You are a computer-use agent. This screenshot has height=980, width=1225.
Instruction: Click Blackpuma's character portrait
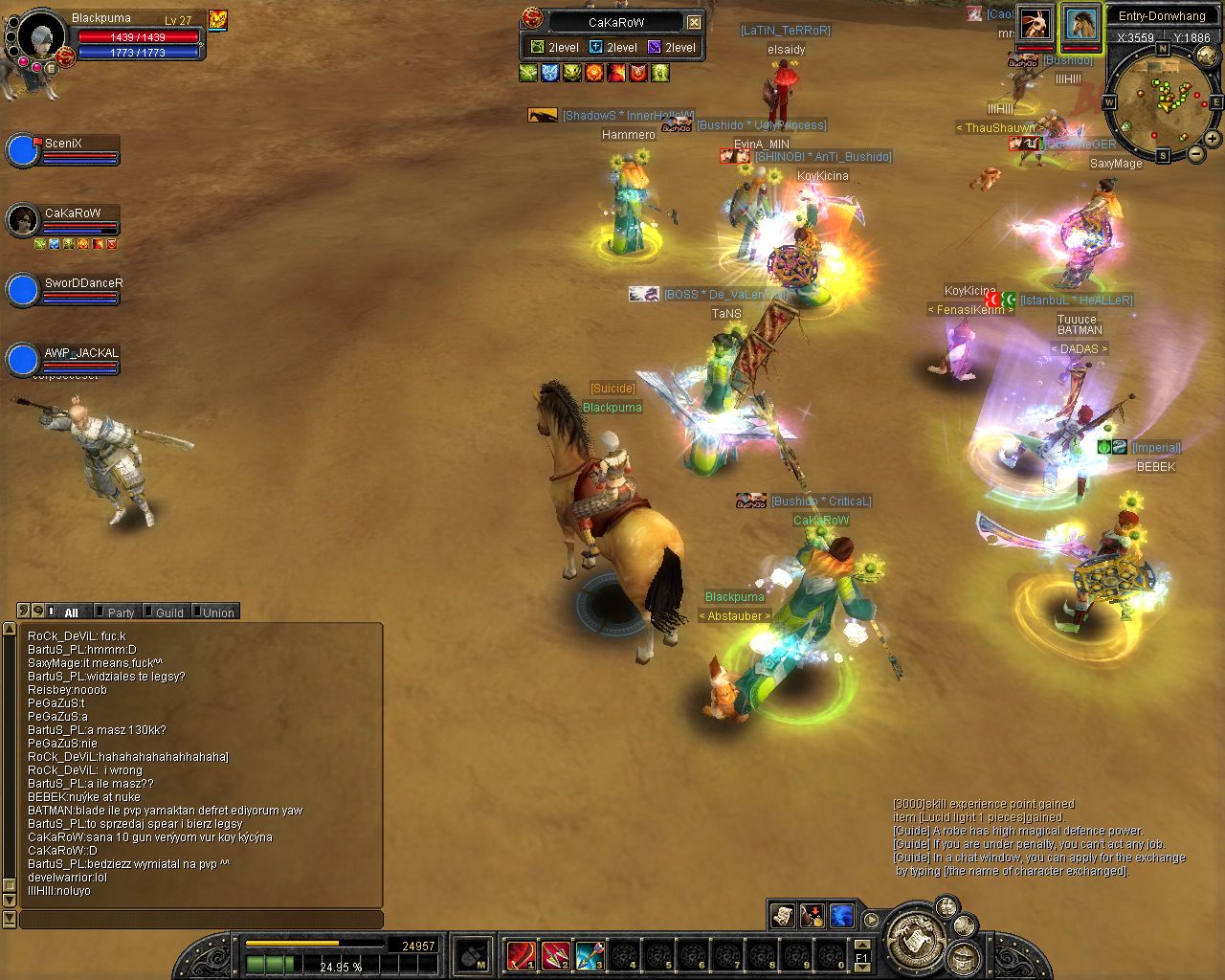click(x=41, y=36)
